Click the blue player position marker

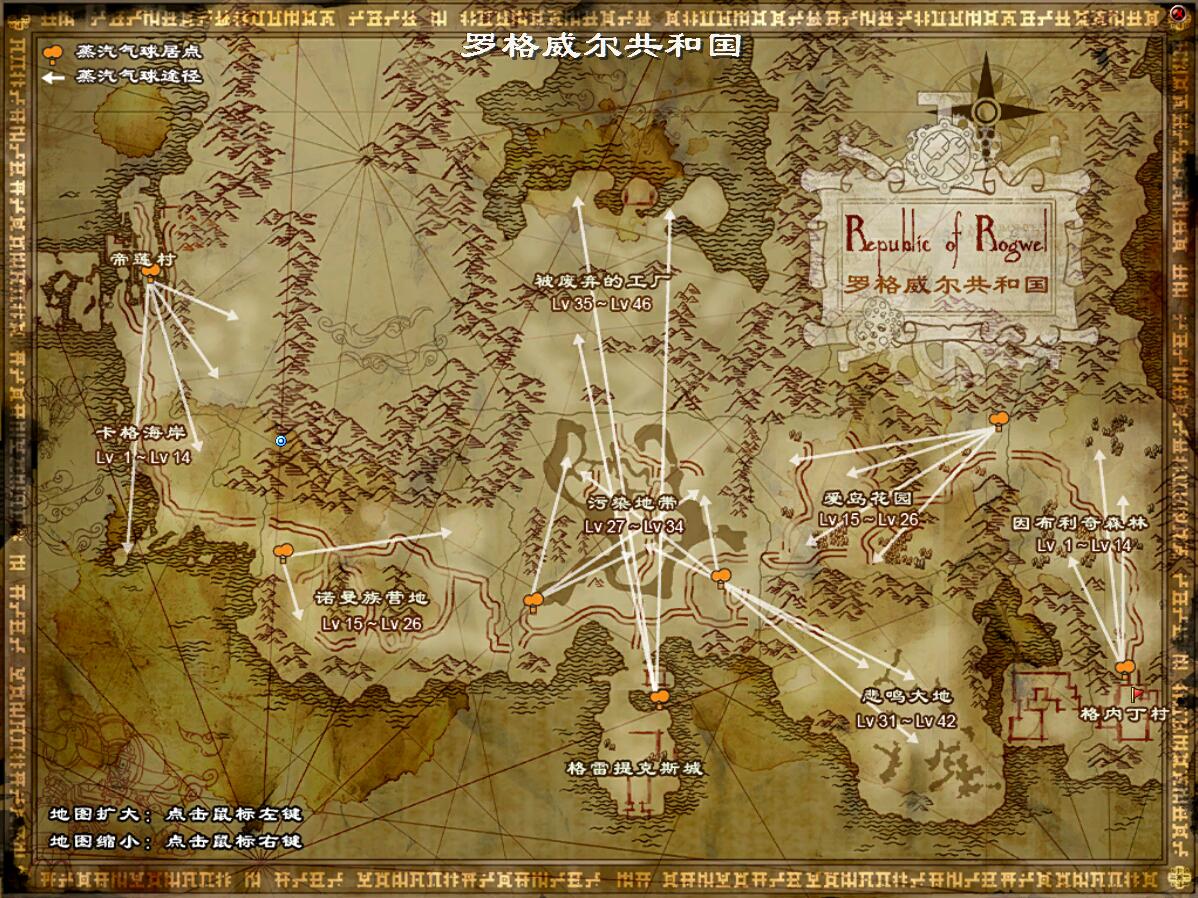coord(281,440)
